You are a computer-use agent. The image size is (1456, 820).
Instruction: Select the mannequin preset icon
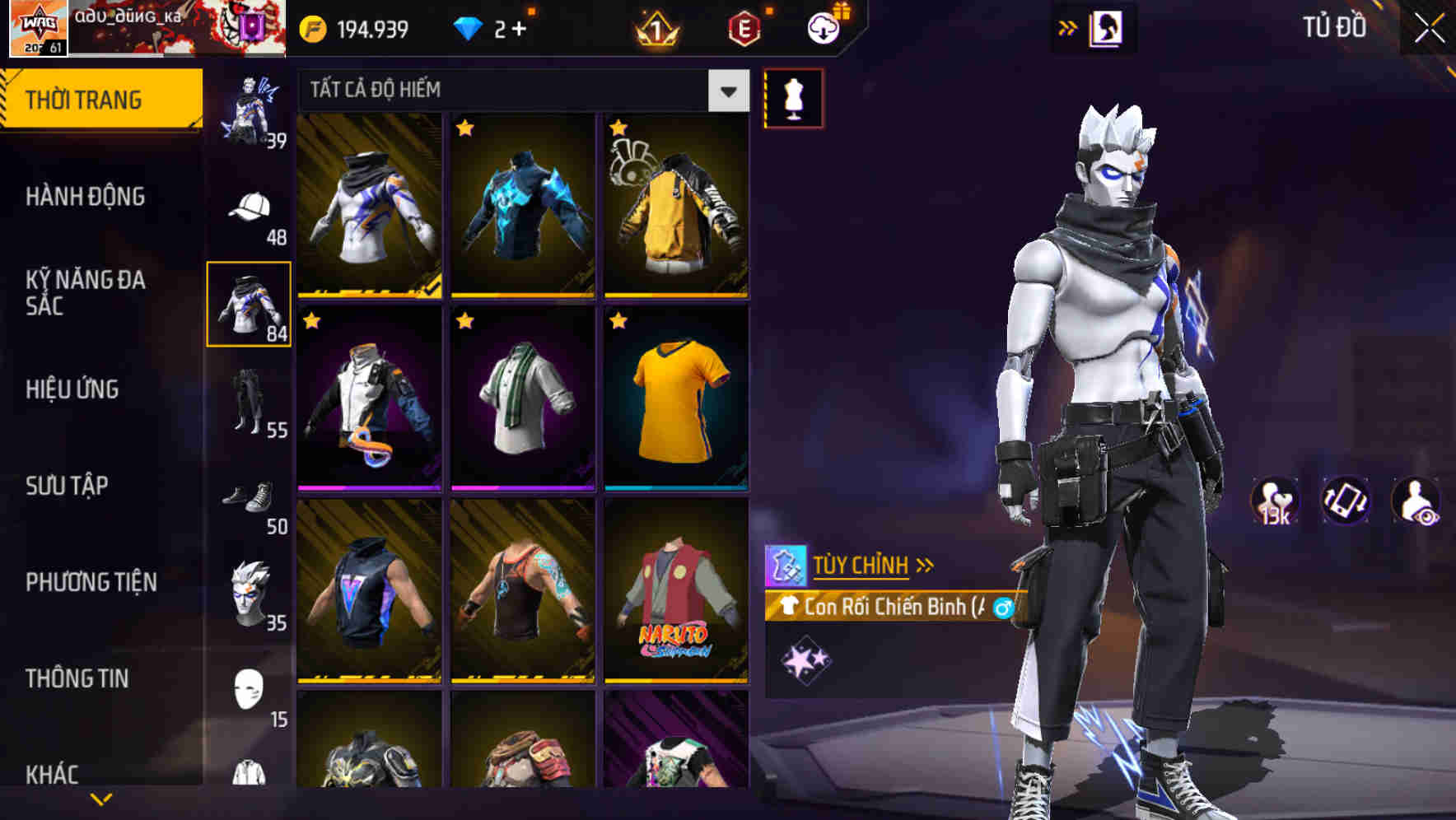point(793,96)
